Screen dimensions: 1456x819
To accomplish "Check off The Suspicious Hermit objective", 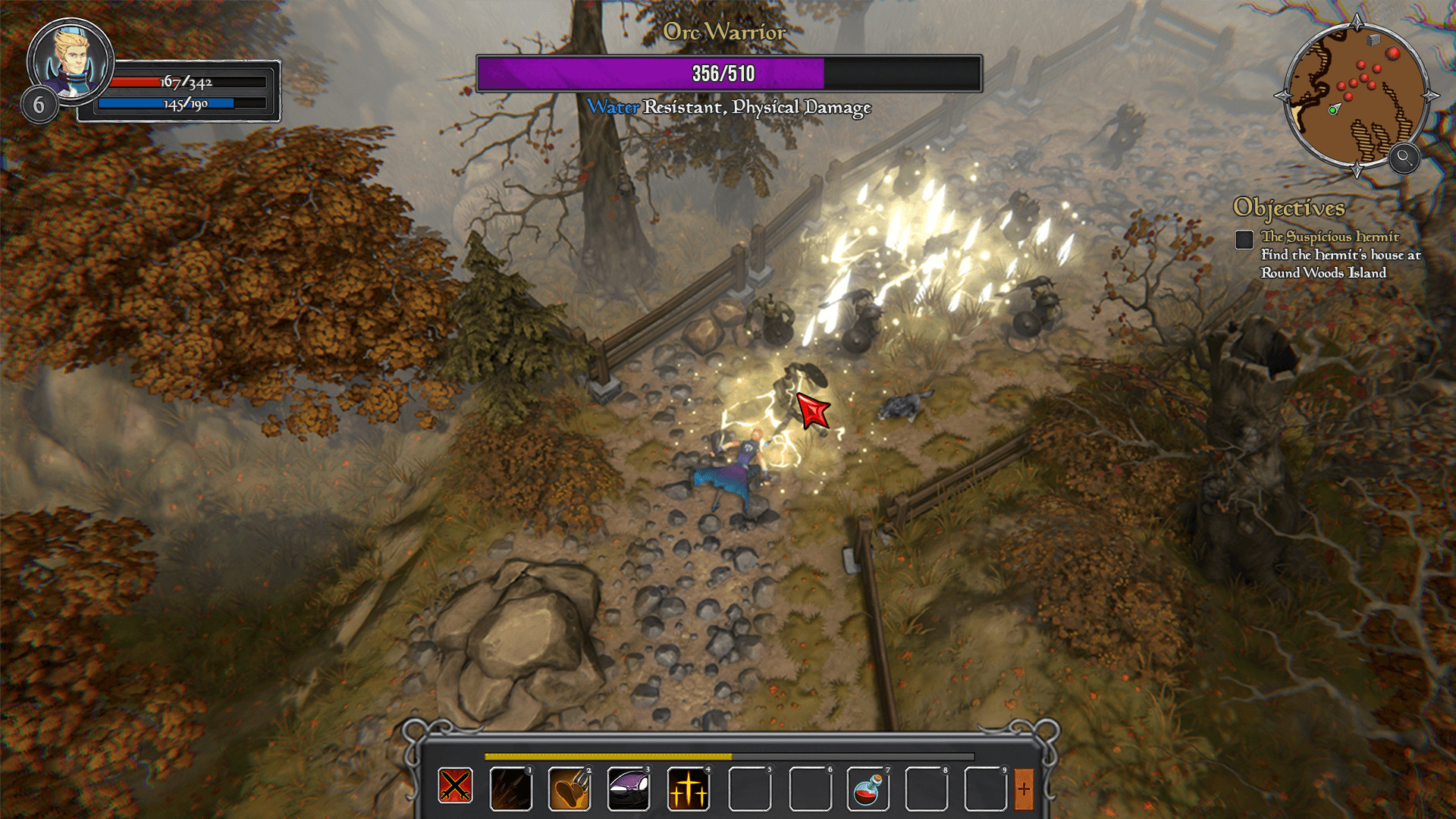I will [x=1246, y=240].
